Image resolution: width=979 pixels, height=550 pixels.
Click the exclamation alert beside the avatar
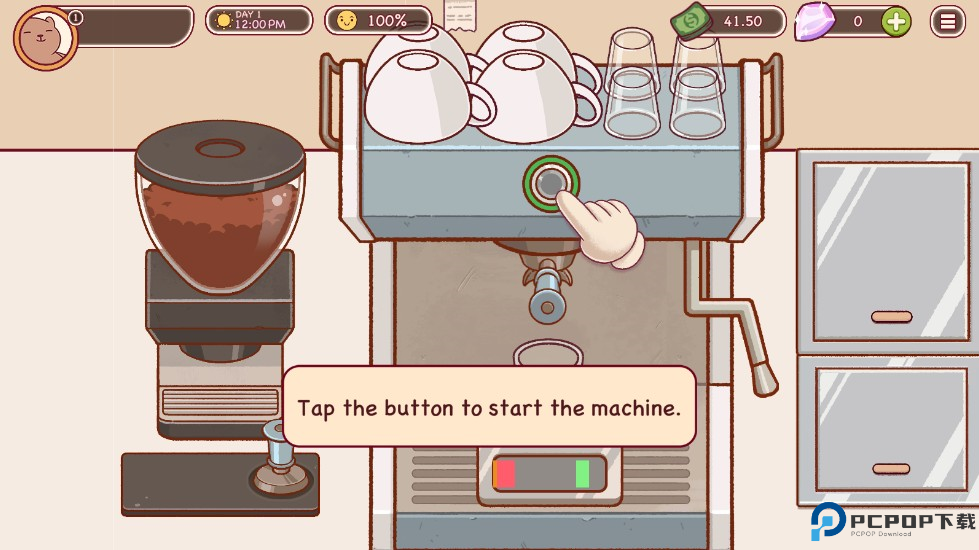[x=77, y=17]
